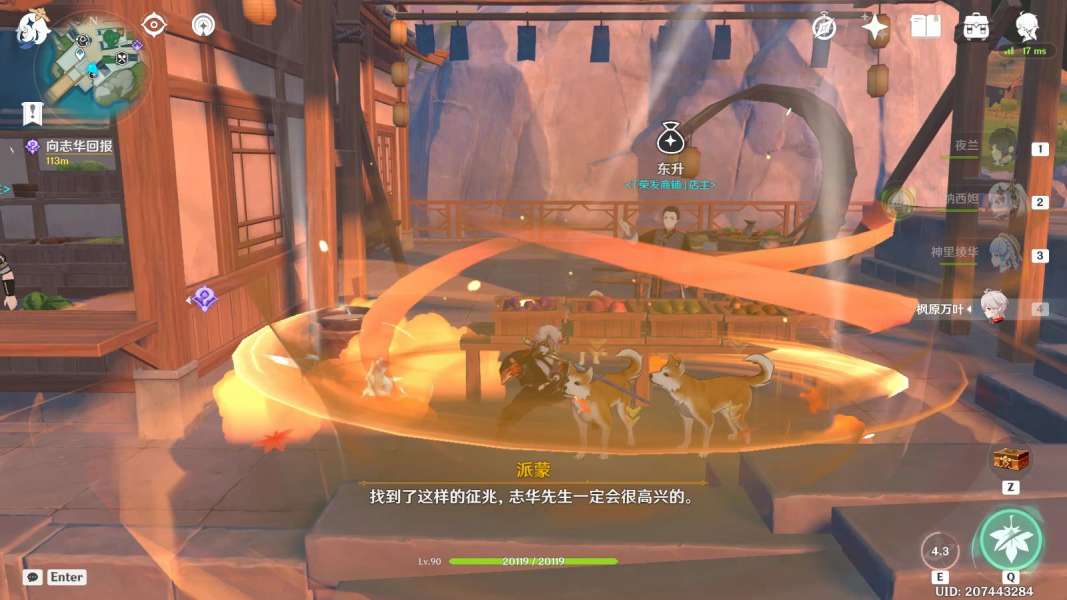The image size is (1067, 600).
Task: Open the backpack inventory
Action: coord(976,27)
